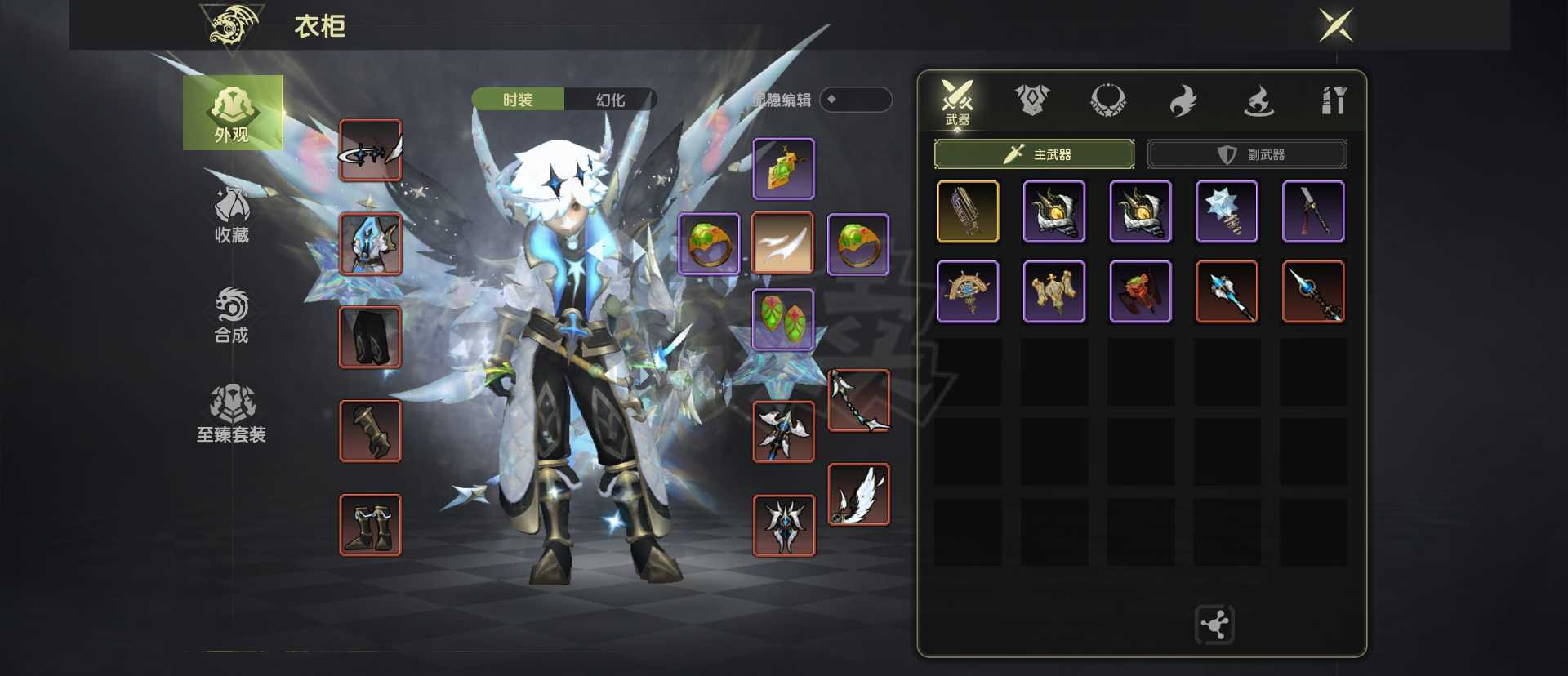Switch to the 幻化 transmog tab
The width and height of the screenshot is (1568, 676).
click(x=610, y=100)
